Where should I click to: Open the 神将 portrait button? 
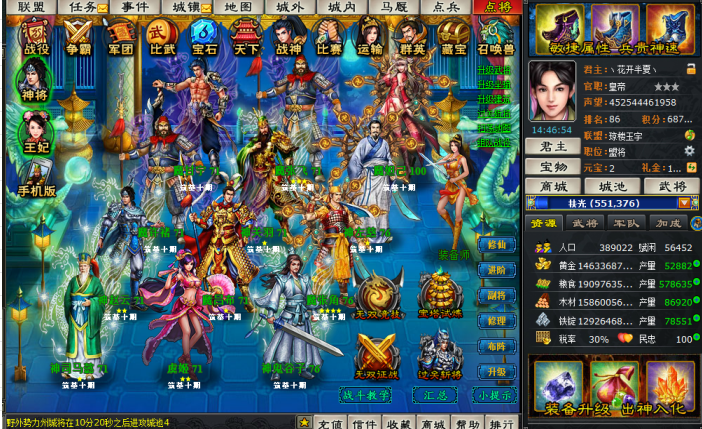[34, 80]
